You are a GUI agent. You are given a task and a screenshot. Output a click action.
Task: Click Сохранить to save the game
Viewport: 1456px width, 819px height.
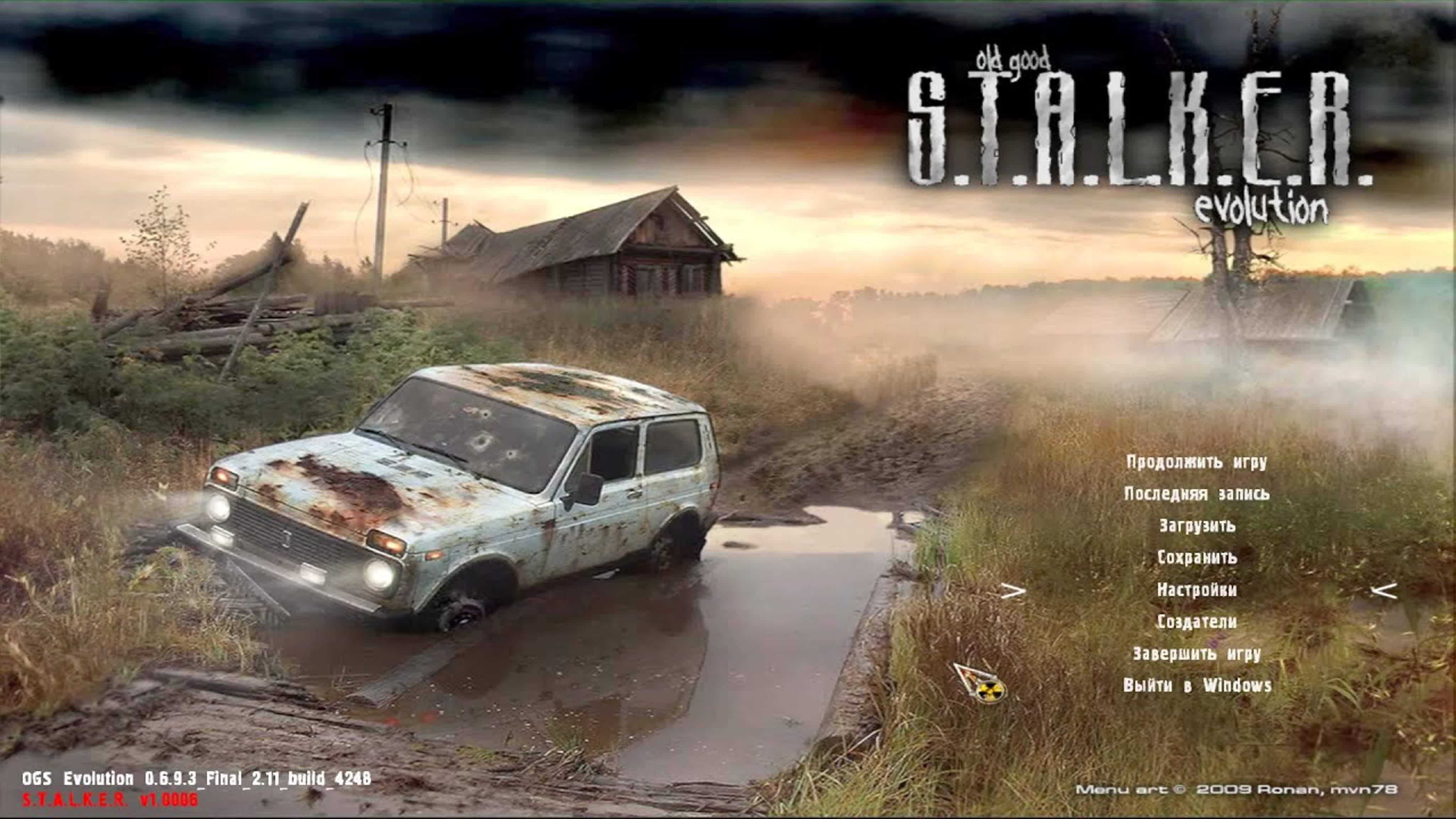(1197, 558)
